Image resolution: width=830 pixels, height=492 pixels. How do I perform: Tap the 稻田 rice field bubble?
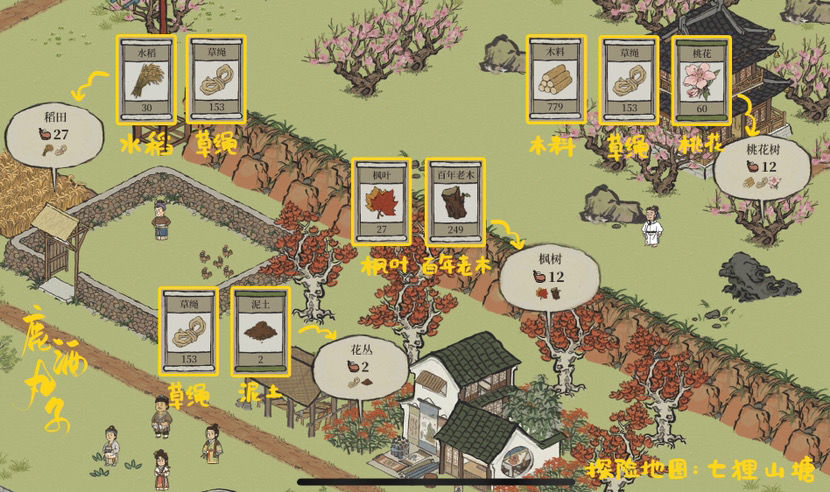[55, 134]
